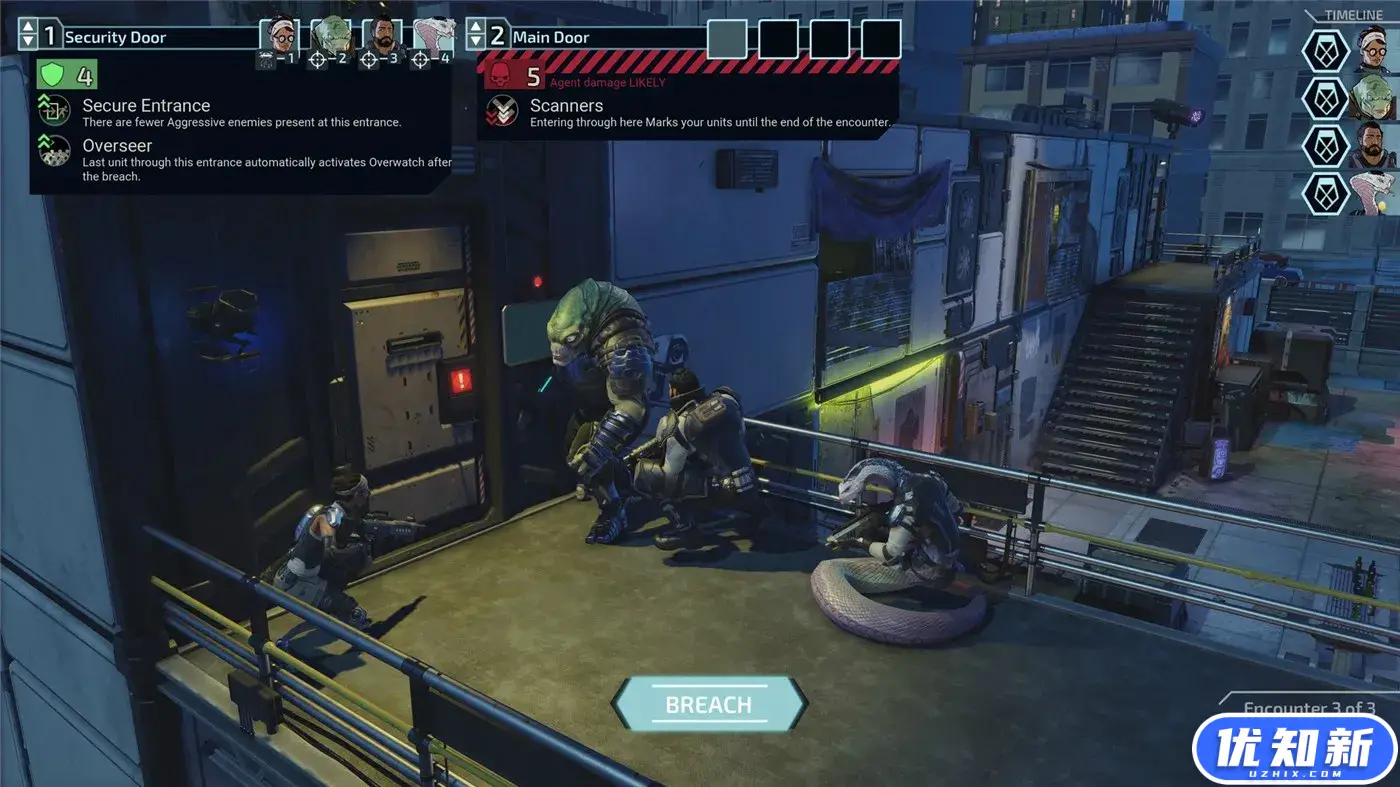Click the bottom hexagonal Timeline badge
This screenshot has height=787, width=1400.
[x=1325, y=193]
